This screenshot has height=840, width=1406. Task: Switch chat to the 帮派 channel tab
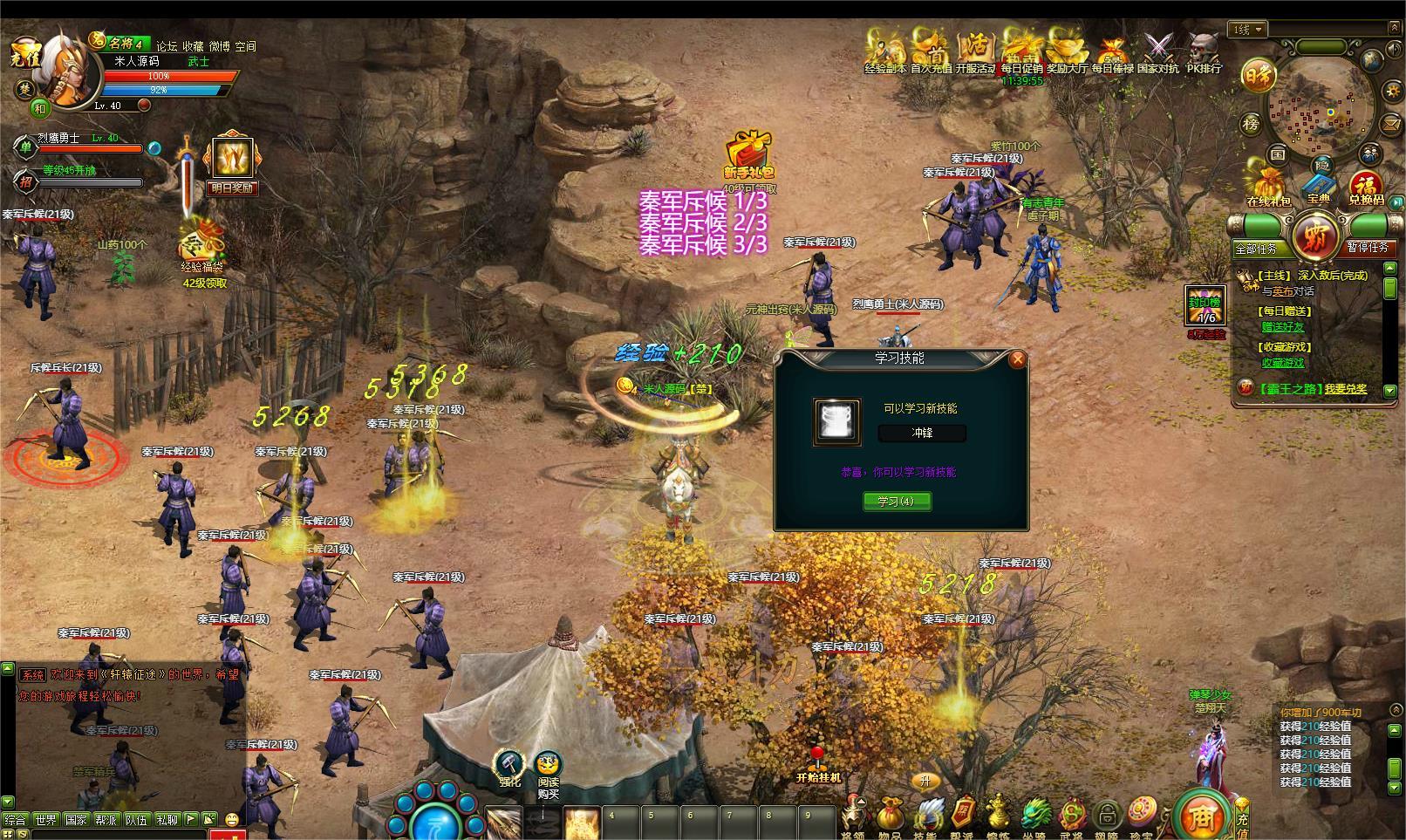tap(106, 819)
